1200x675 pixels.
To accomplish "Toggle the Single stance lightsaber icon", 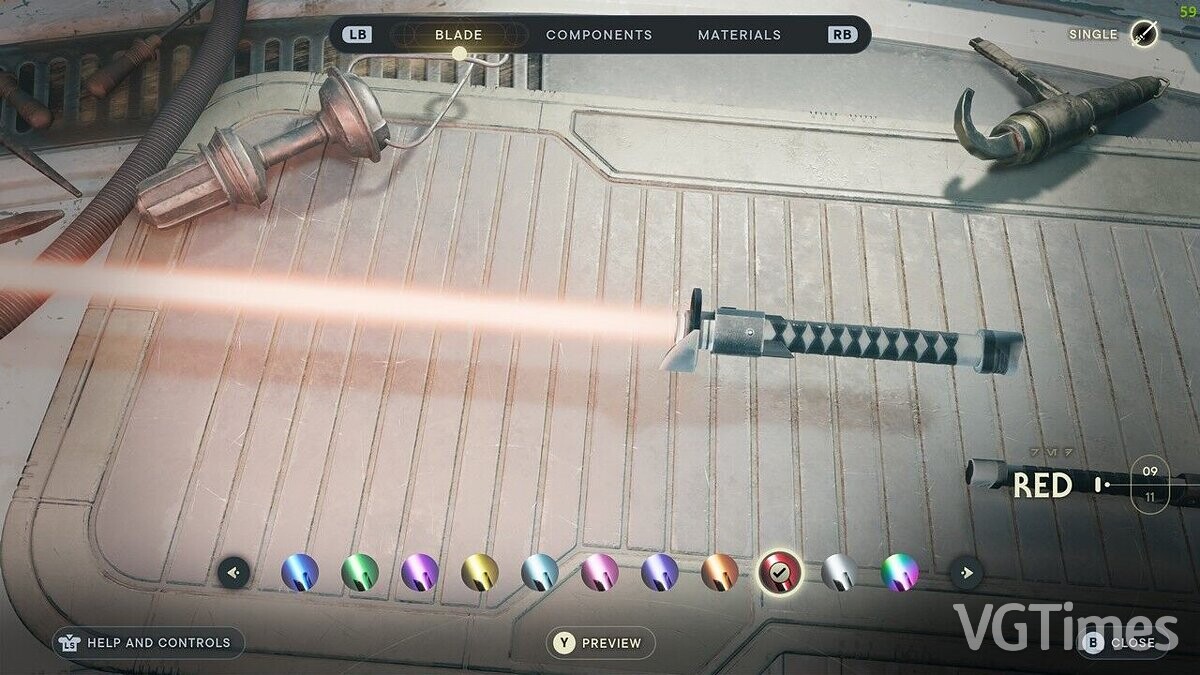I will pyautogui.click(x=1144, y=34).
